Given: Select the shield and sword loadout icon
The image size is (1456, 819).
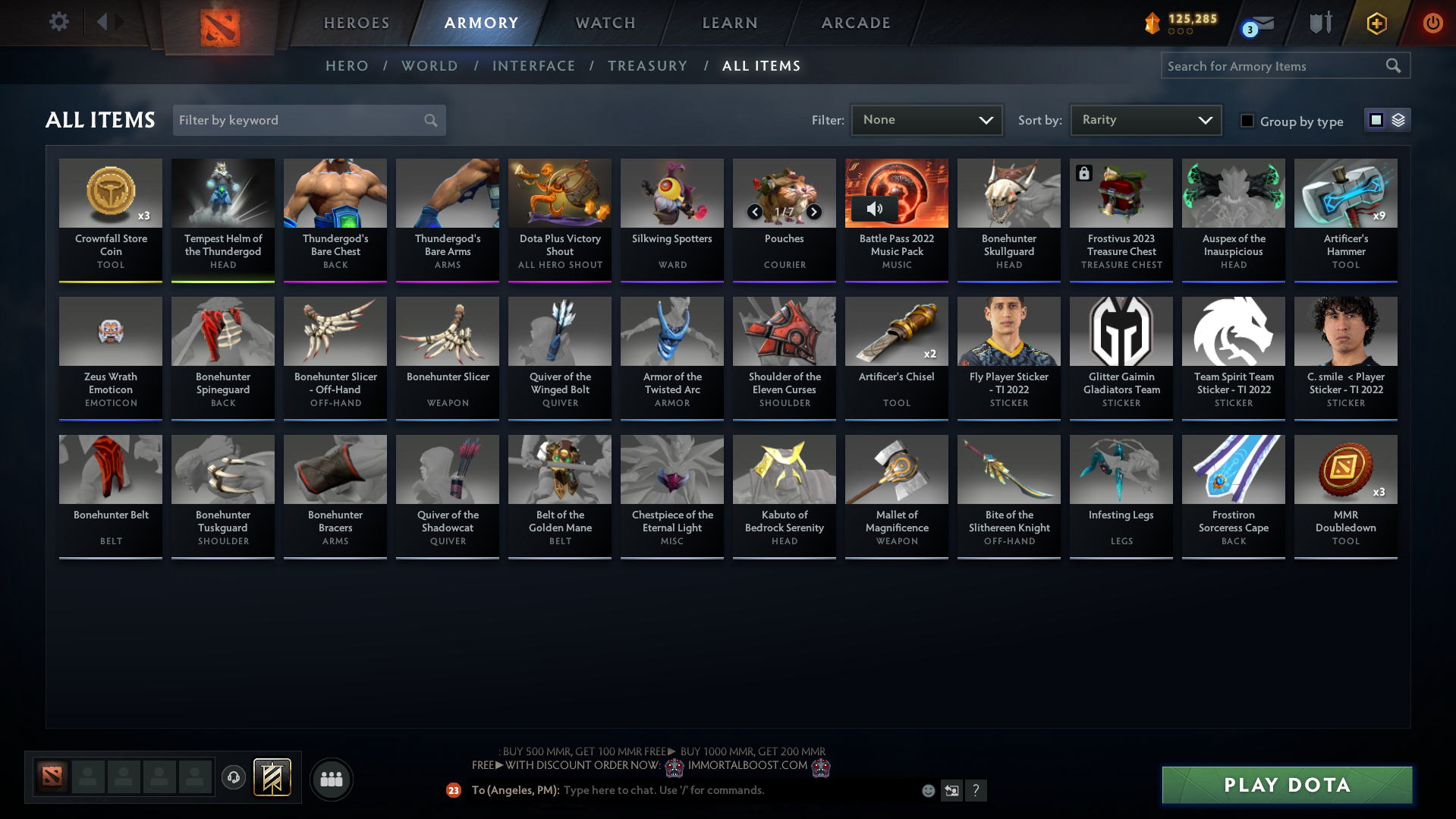Looking at the screenshot, I should (x=1319, y=23).
